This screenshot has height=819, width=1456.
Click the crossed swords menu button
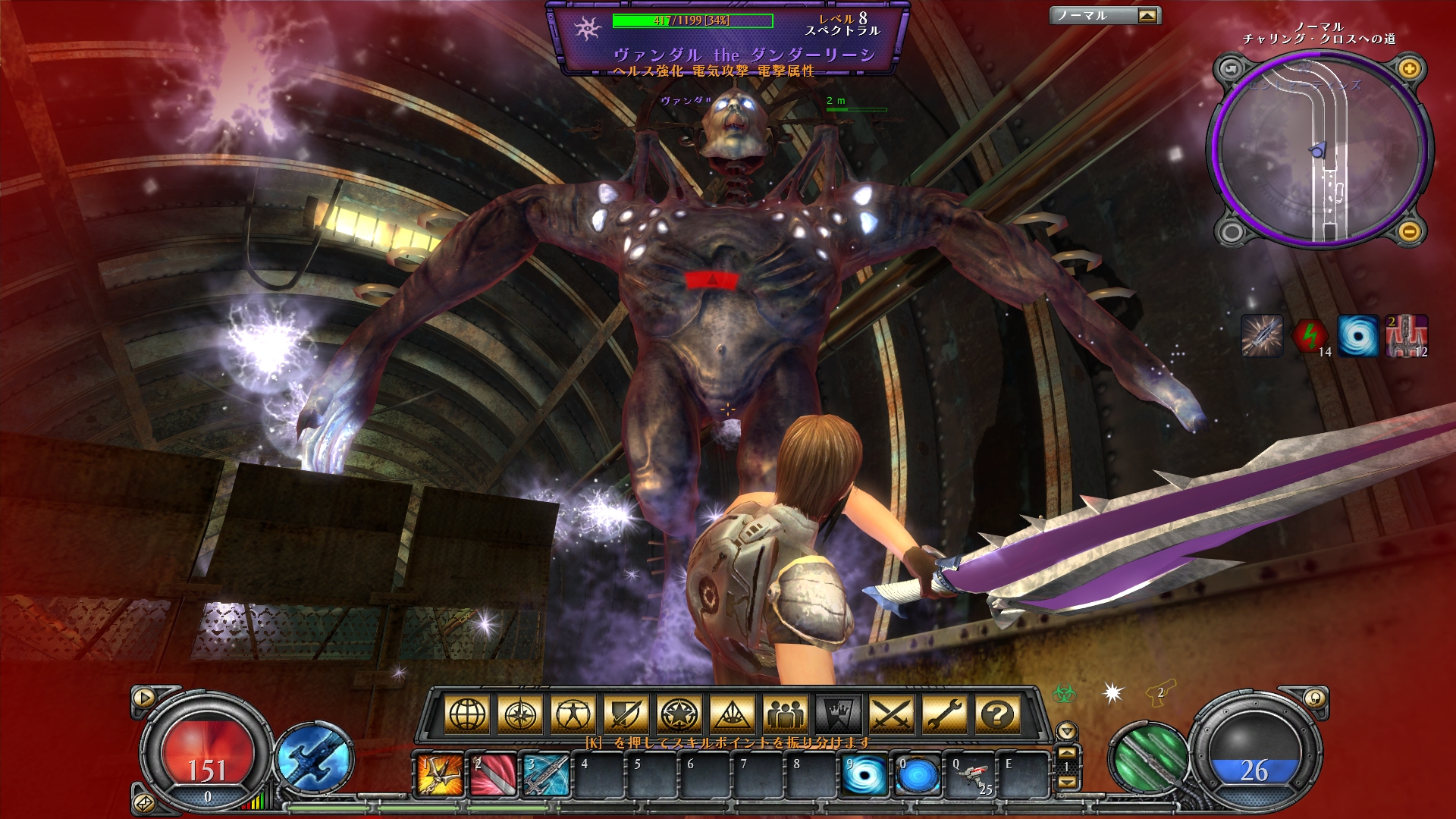[x=892, y=714]
